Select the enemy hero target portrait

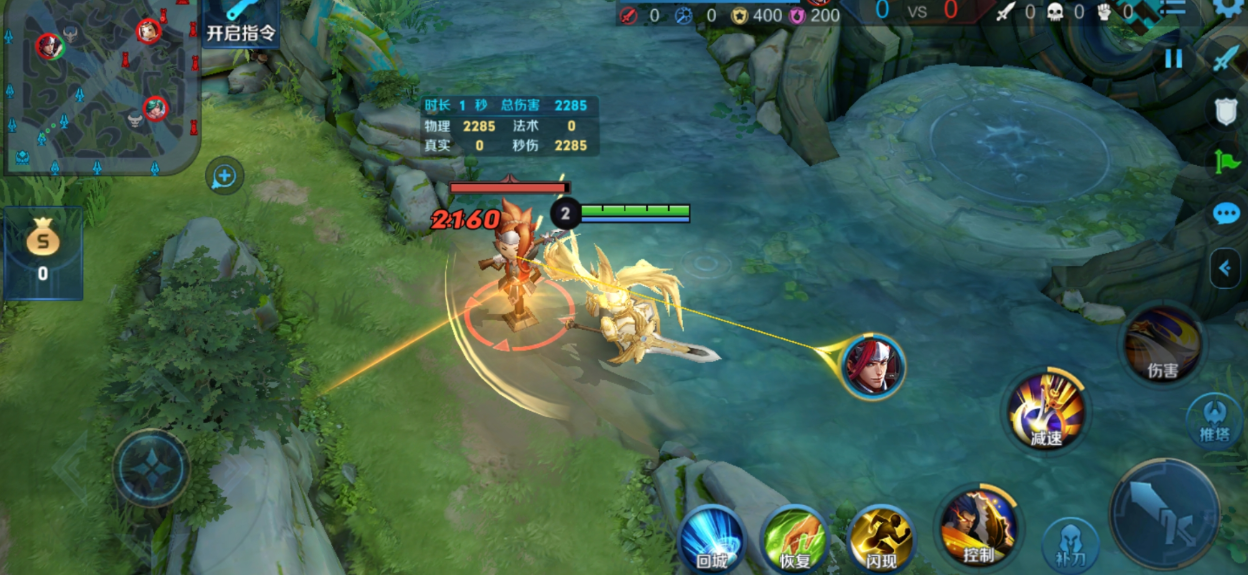coord(873,366)
